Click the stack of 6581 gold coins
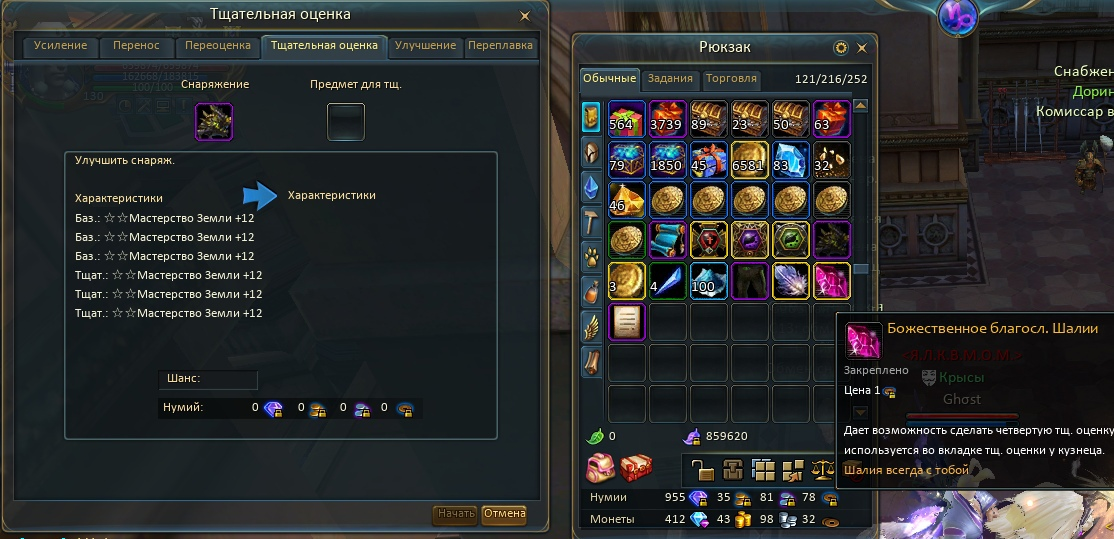 pyautogui.click(x=749, y=159)
